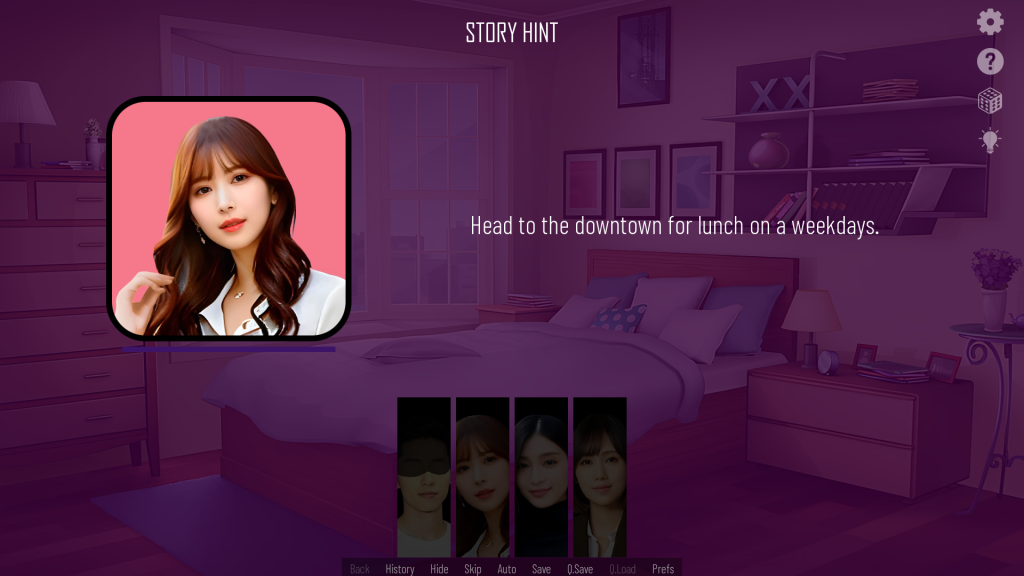Open the History log
This screenshot has height=576, width=1024.
pos(400,569)
